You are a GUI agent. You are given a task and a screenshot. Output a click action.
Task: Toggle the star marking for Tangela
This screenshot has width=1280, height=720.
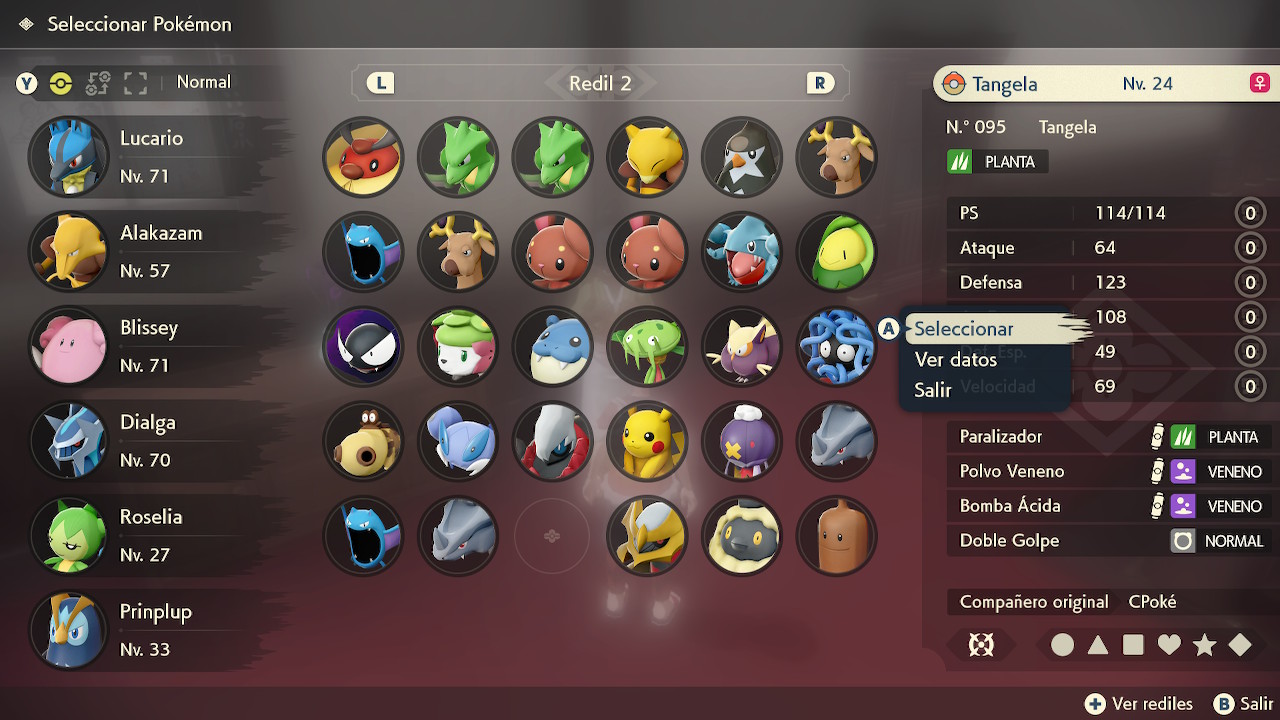(1204, 645)
